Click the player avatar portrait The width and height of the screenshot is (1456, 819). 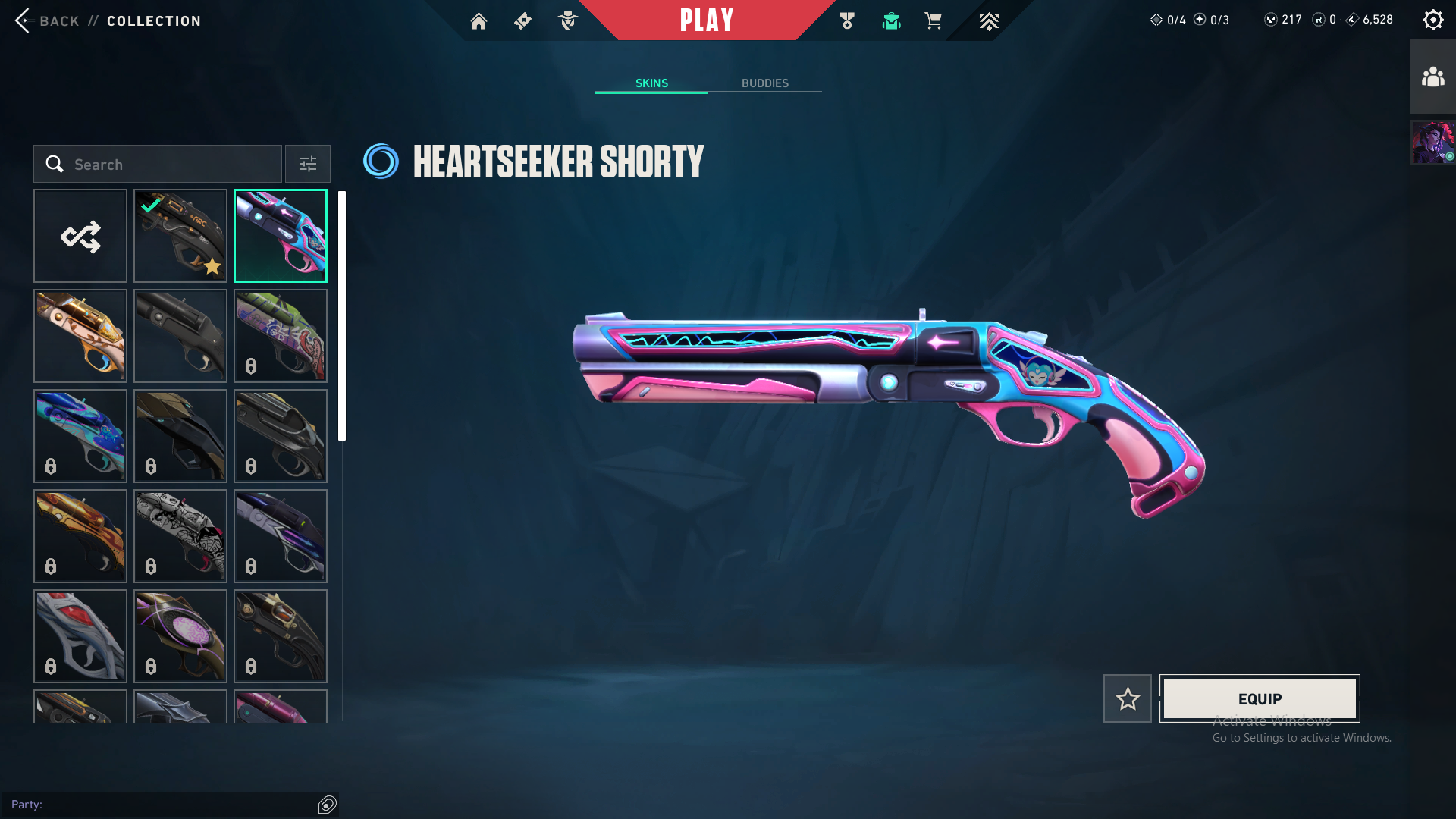tap(1432, 142)
